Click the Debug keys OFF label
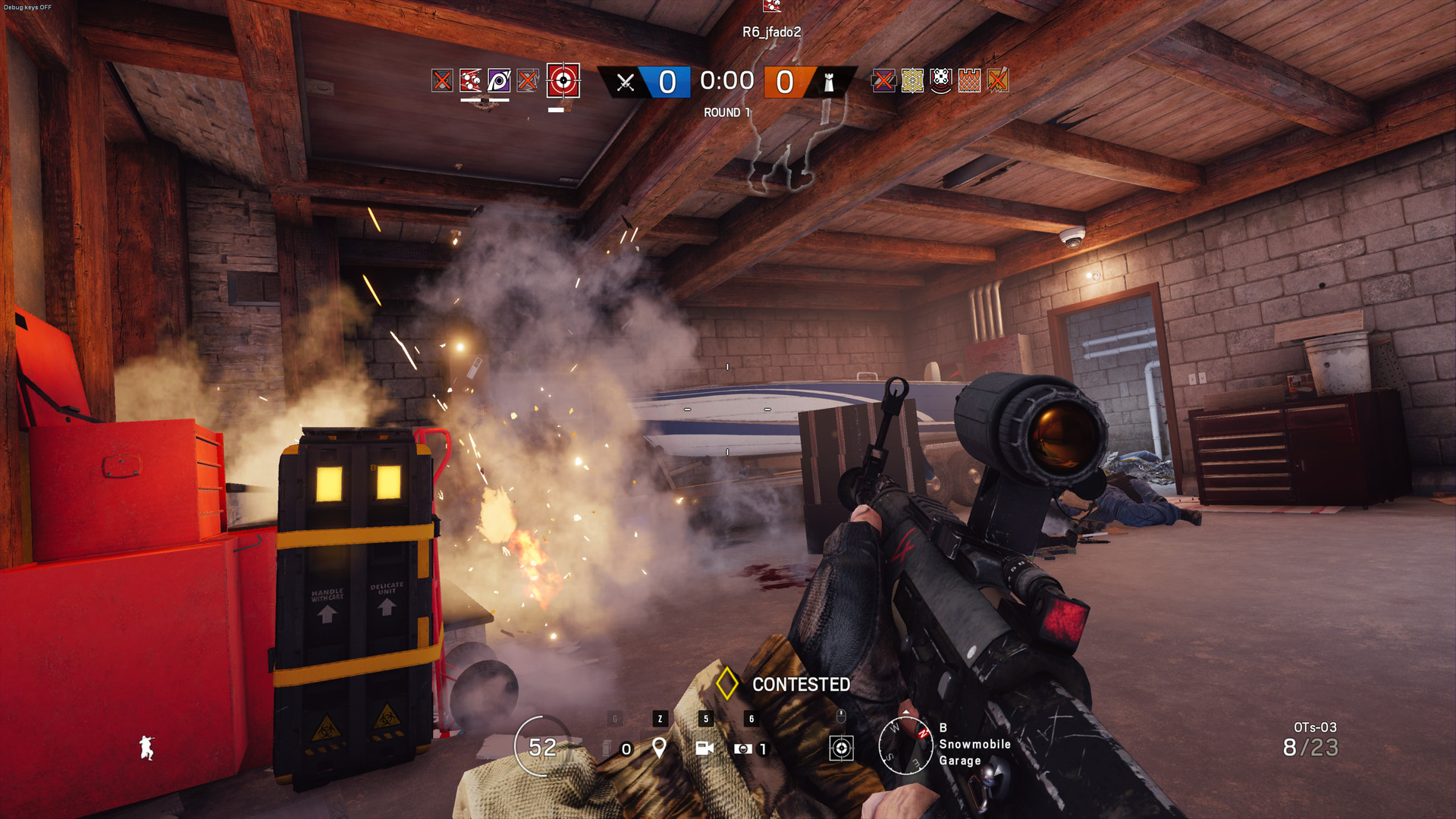The height and width of the screenshot is (819, 1456). pos(27,6)
